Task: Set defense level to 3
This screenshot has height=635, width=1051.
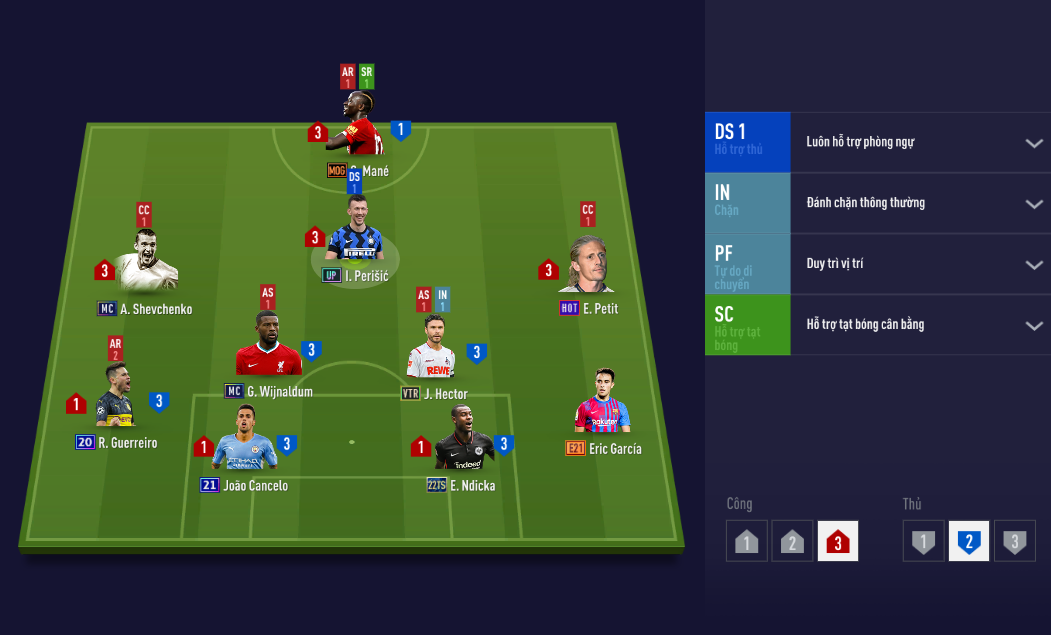Action: 1014,541
